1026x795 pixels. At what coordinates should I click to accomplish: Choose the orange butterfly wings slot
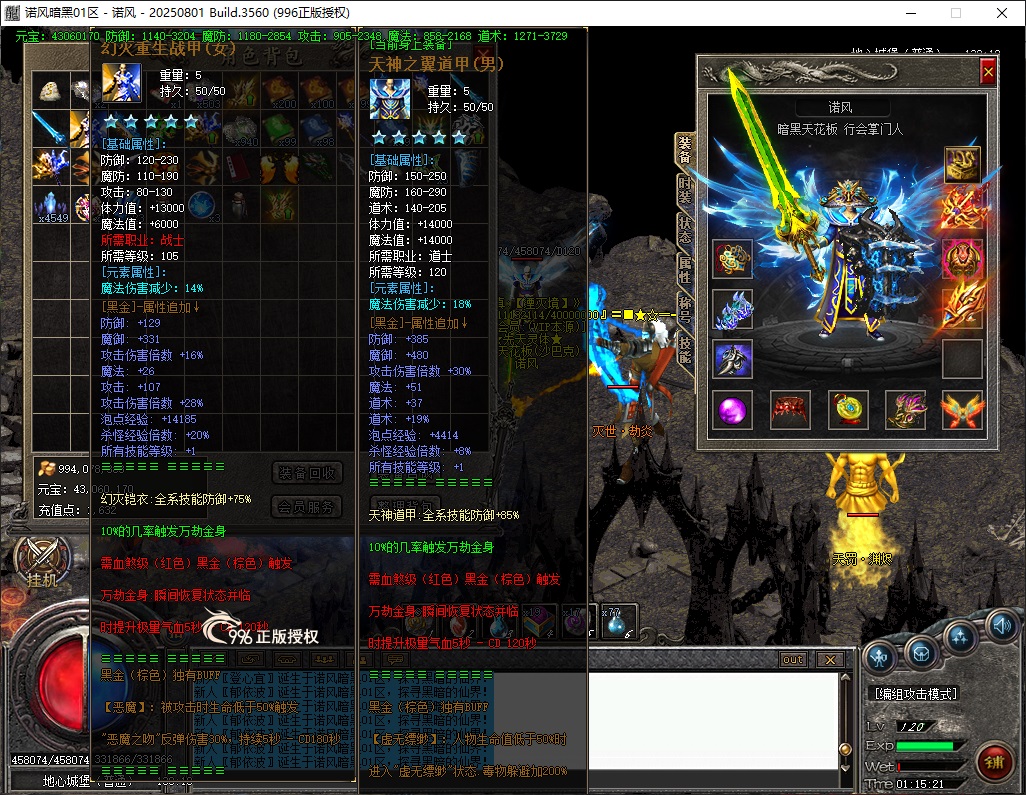pos(962,410)
